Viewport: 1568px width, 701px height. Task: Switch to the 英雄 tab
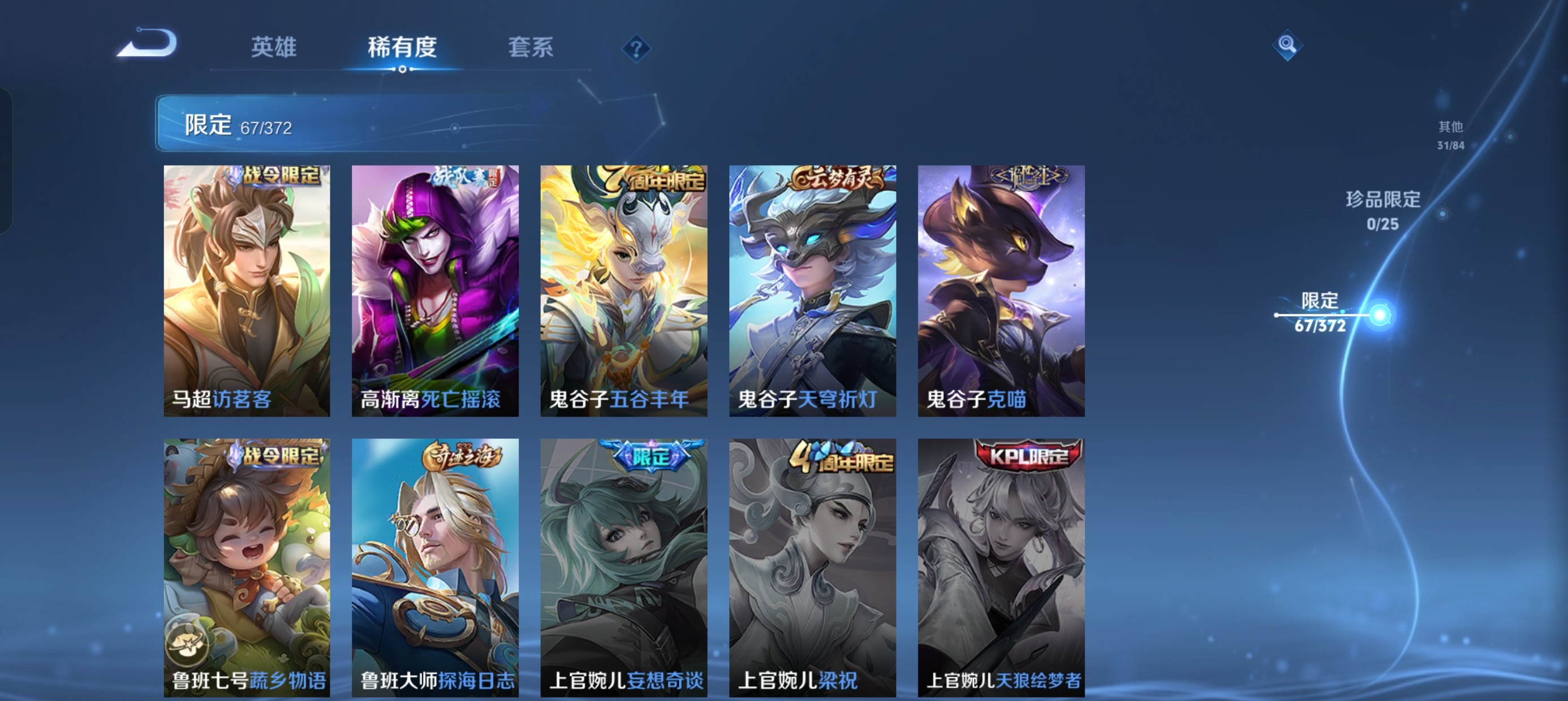pyautogui.click(x=274, y=48)
